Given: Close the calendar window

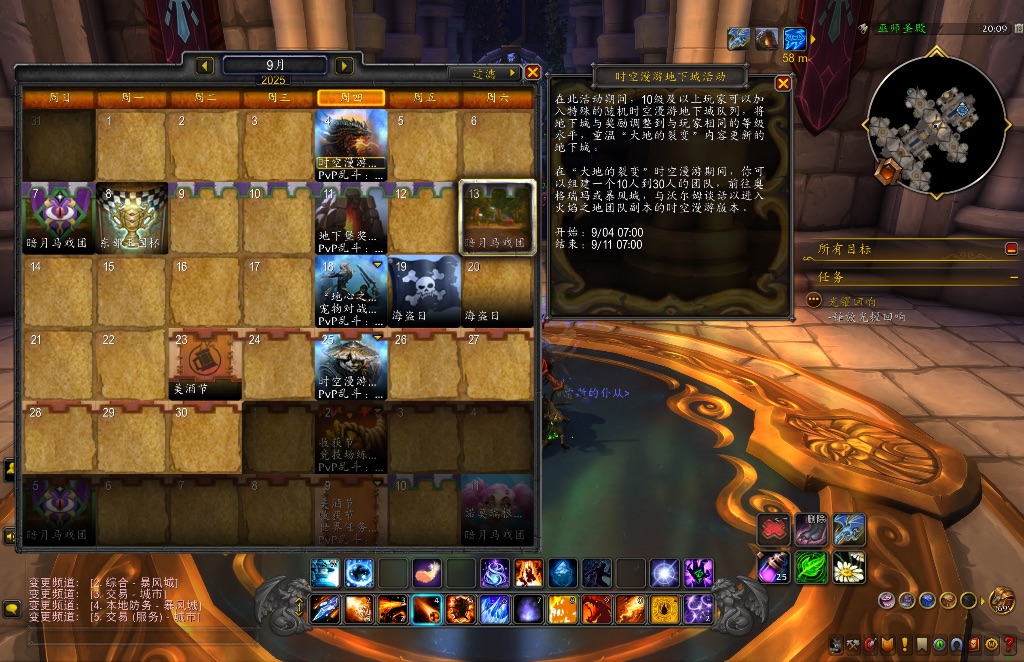Looking at the screenshot, I should pyautogui.click(x=533, y=72).
